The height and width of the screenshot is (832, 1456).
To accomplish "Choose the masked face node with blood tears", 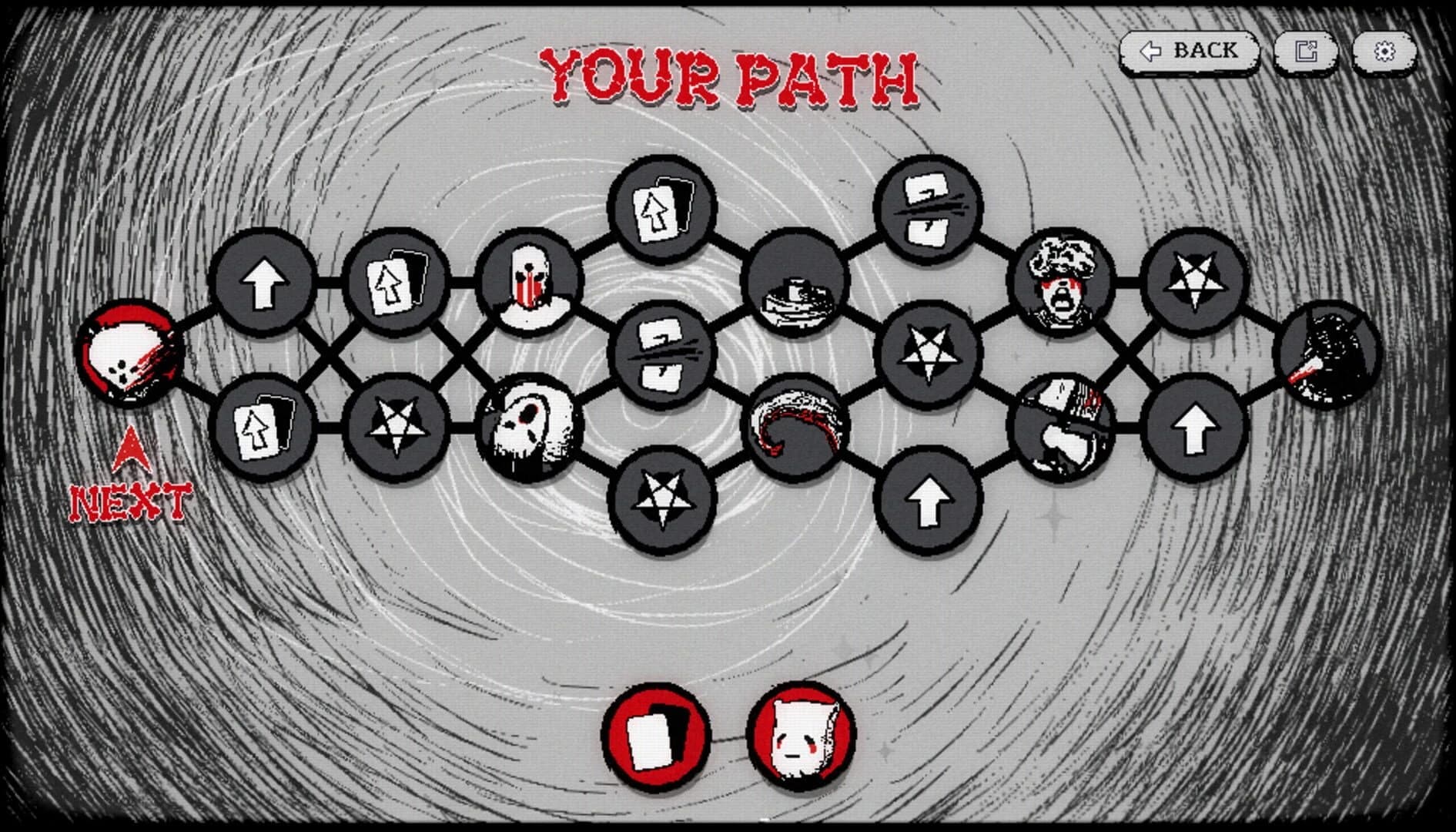I will click(x=531, y=285).
